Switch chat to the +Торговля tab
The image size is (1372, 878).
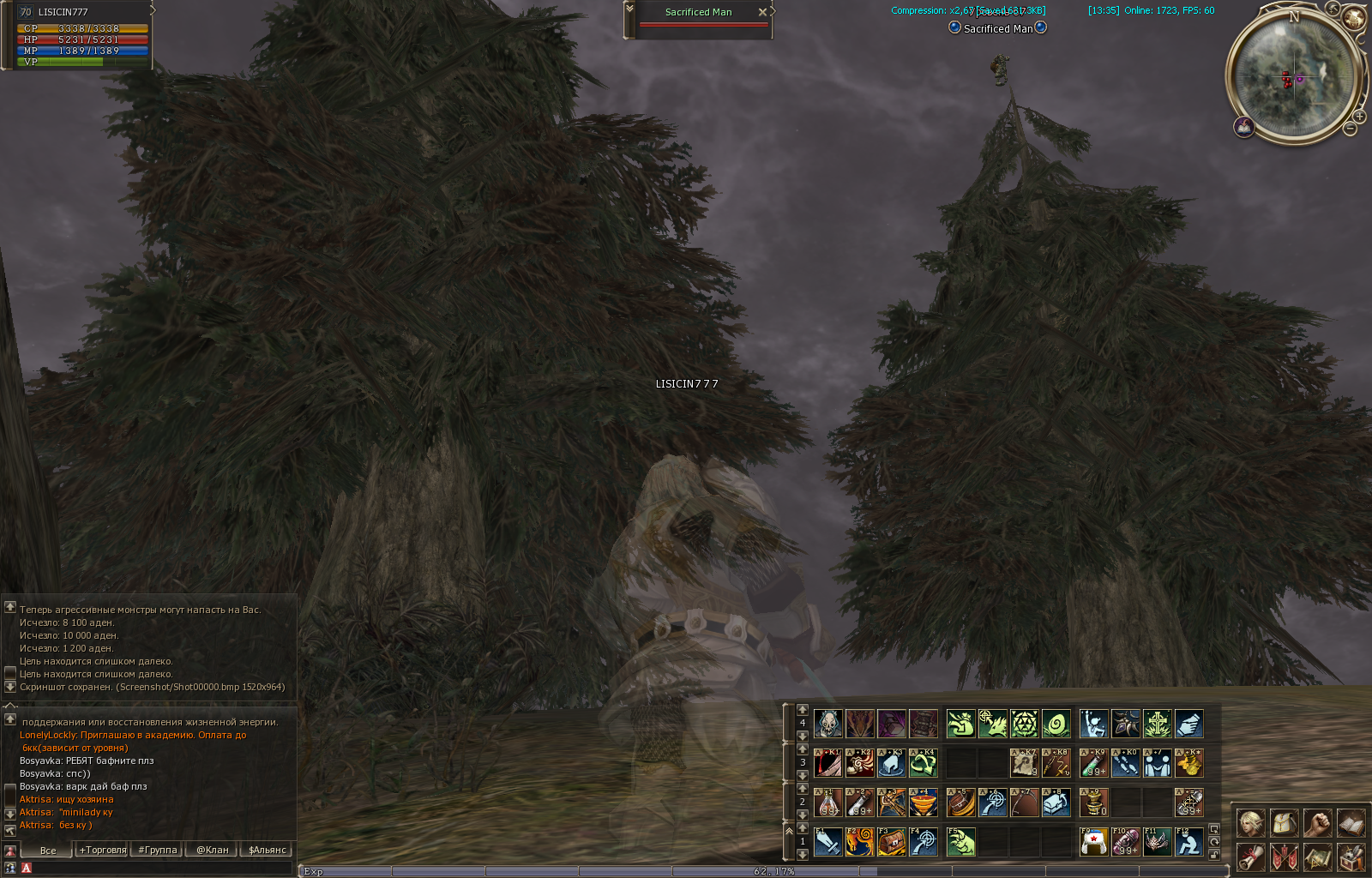[103, 850]
